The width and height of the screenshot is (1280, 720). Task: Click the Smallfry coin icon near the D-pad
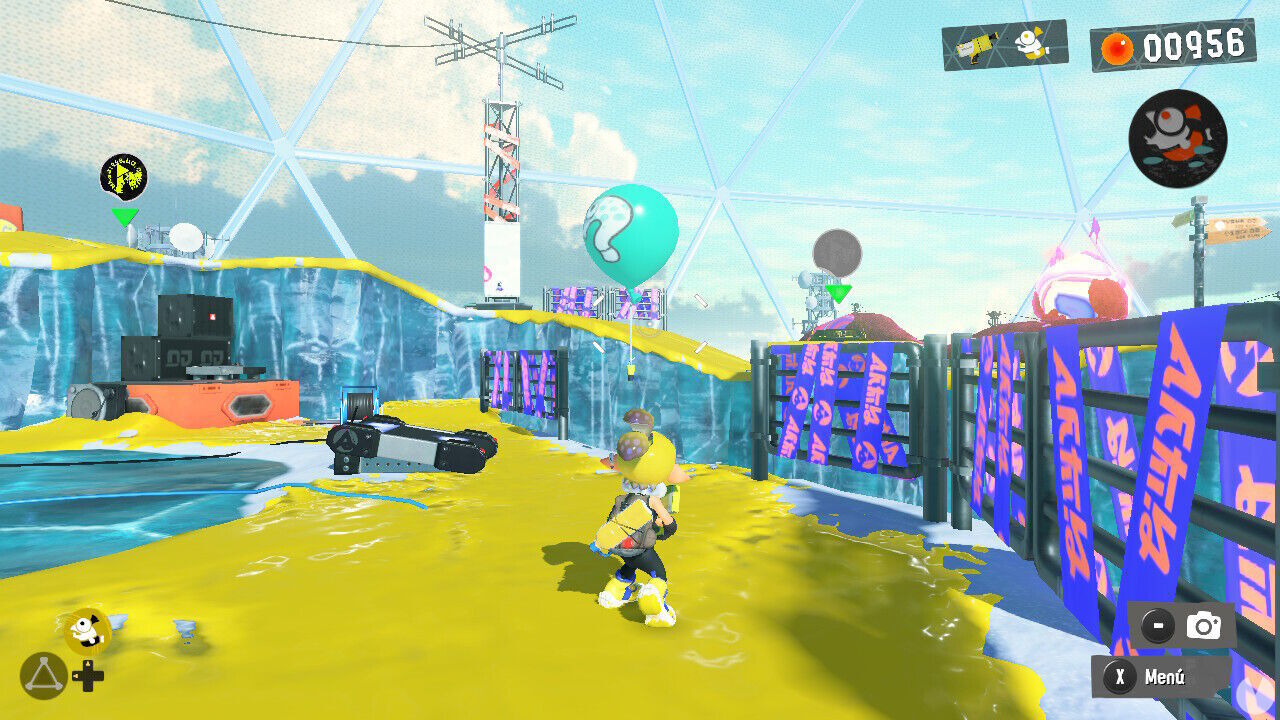85,628
